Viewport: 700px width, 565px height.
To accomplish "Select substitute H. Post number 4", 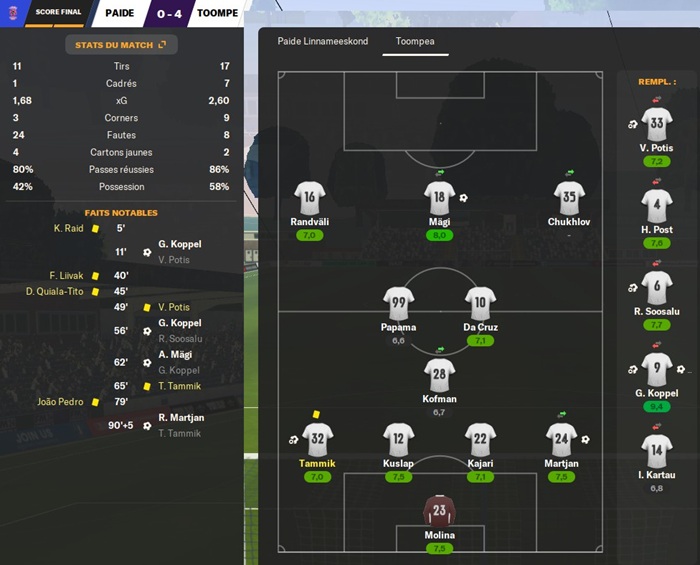I will tap(656, 207).
